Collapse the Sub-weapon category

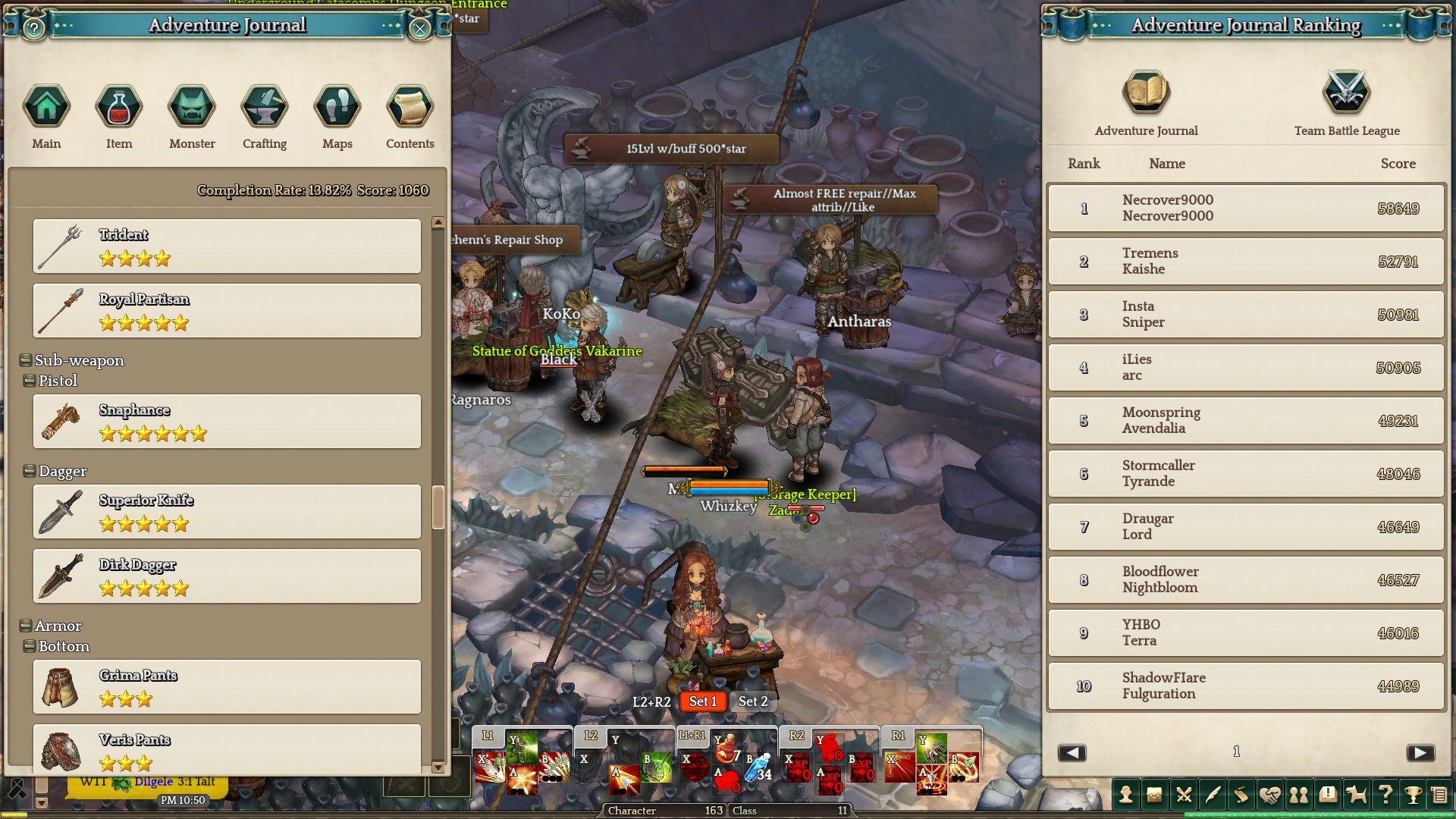tap(26, 360)
